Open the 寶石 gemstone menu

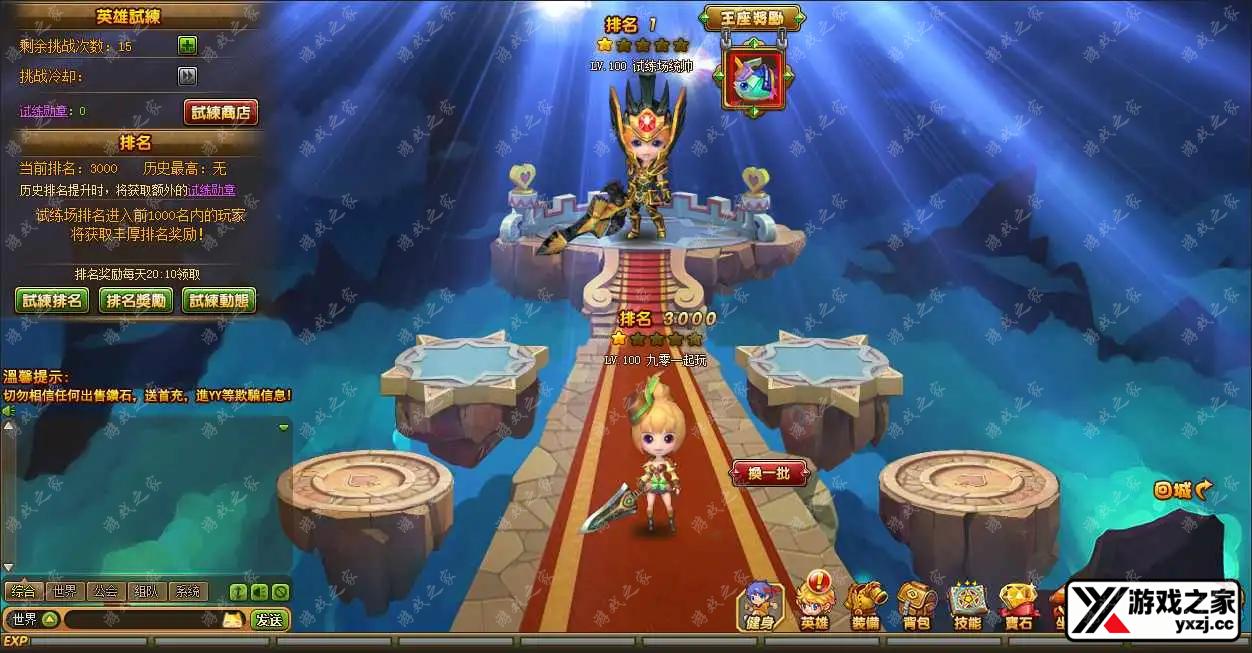pyautogui.click(x=1018, y=606)
